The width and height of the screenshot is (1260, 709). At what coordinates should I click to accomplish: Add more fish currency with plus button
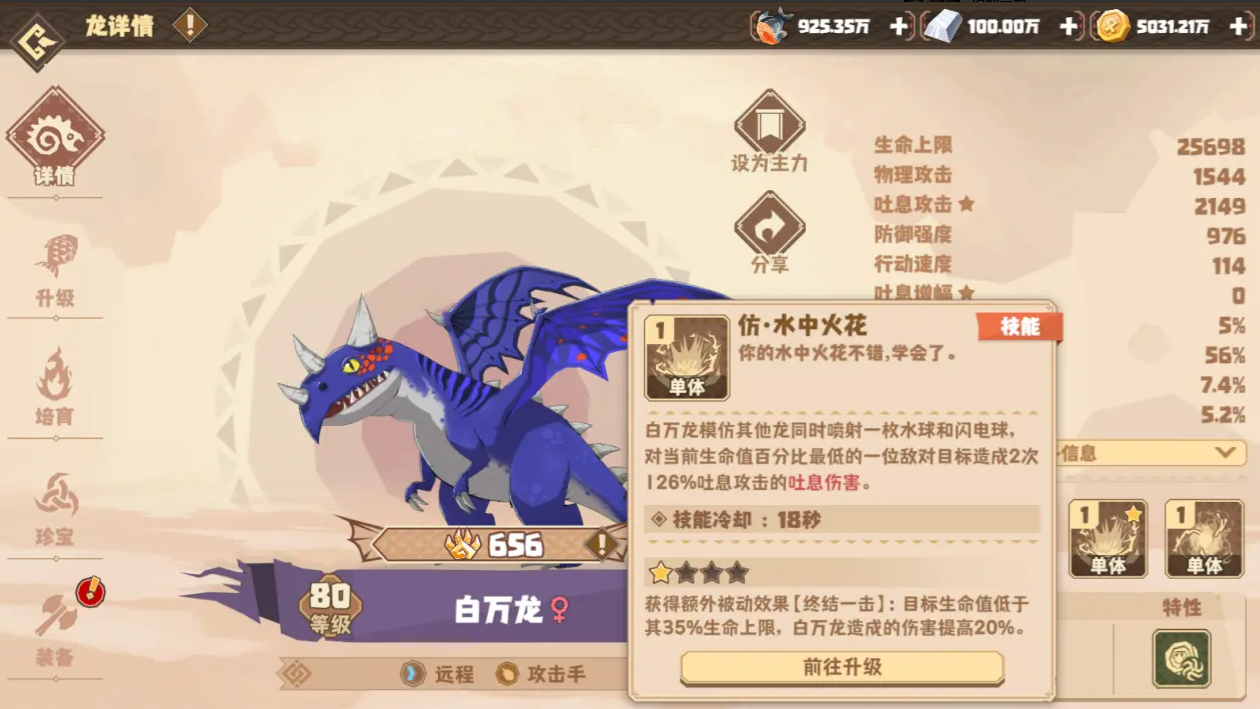(898, 27)
